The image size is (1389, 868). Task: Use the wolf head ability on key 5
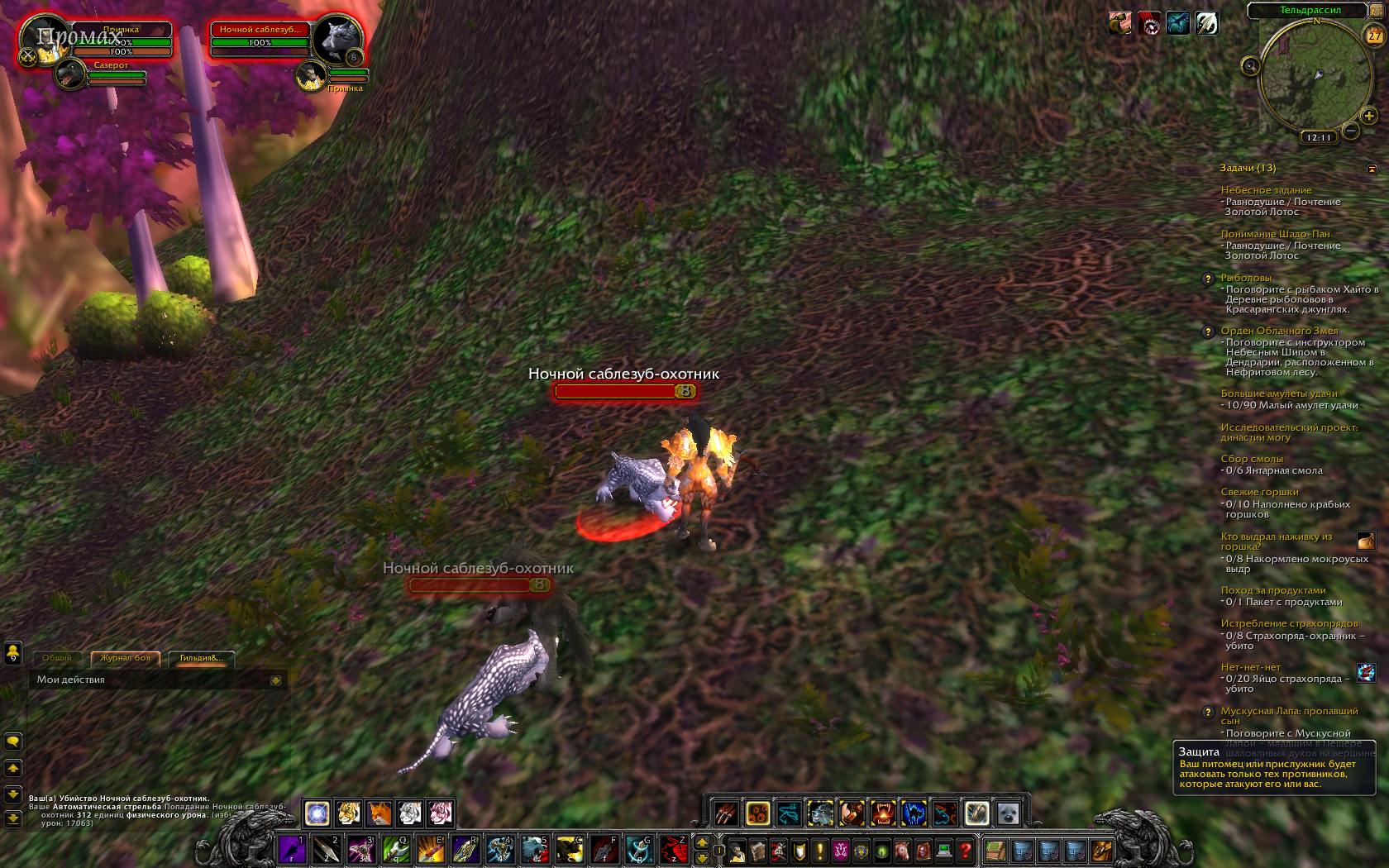[x=534, y=849]
